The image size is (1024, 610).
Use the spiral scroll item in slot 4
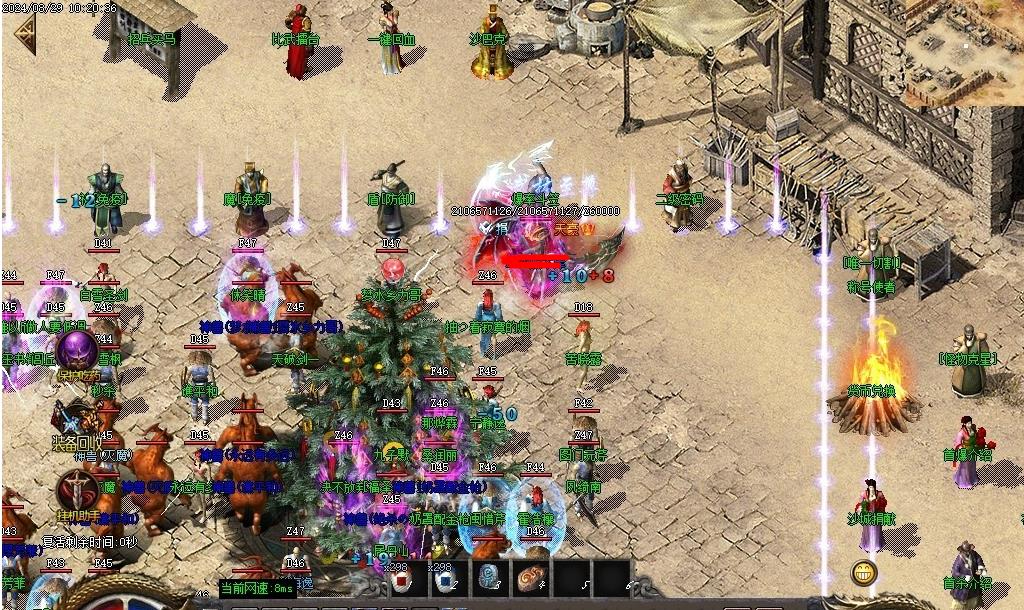coord(530,579)
